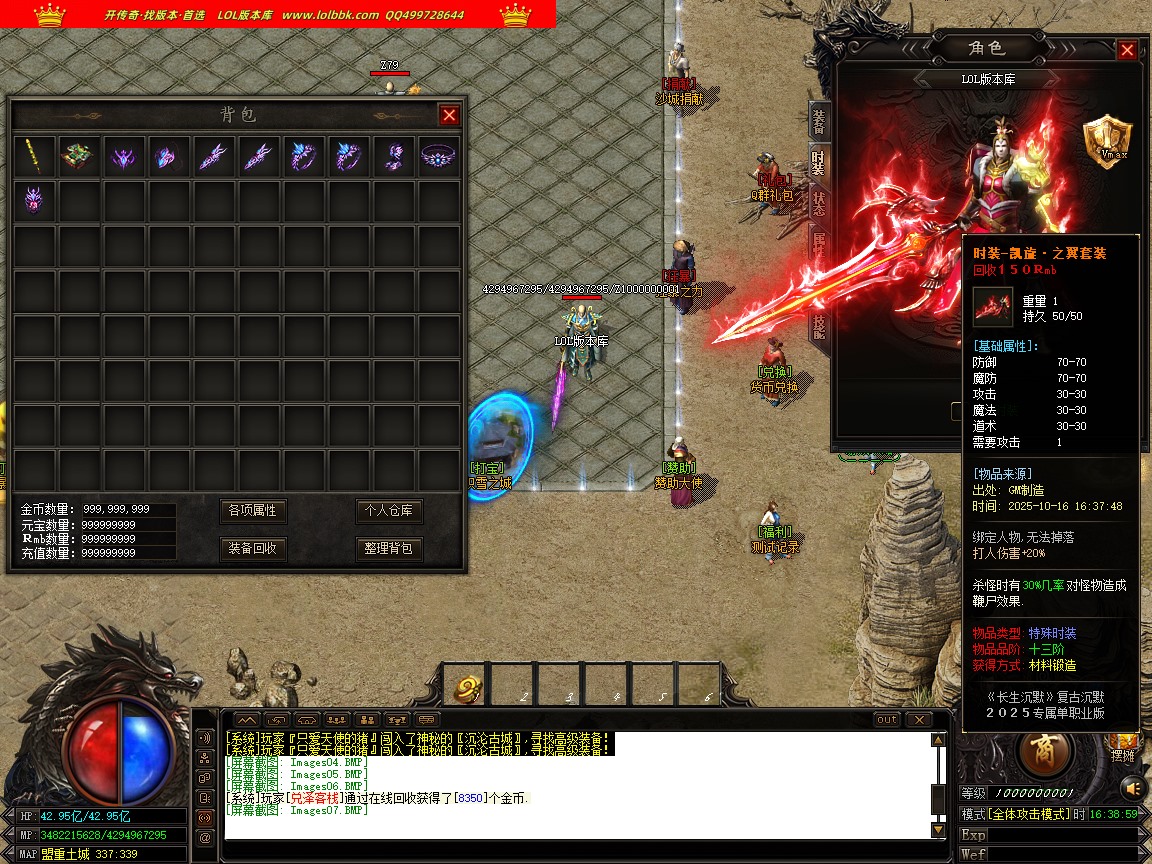The height and width of the screenshot is (864, 1152).
Task: Sort the bag with 整理背包
Action: tap(389, 549)
